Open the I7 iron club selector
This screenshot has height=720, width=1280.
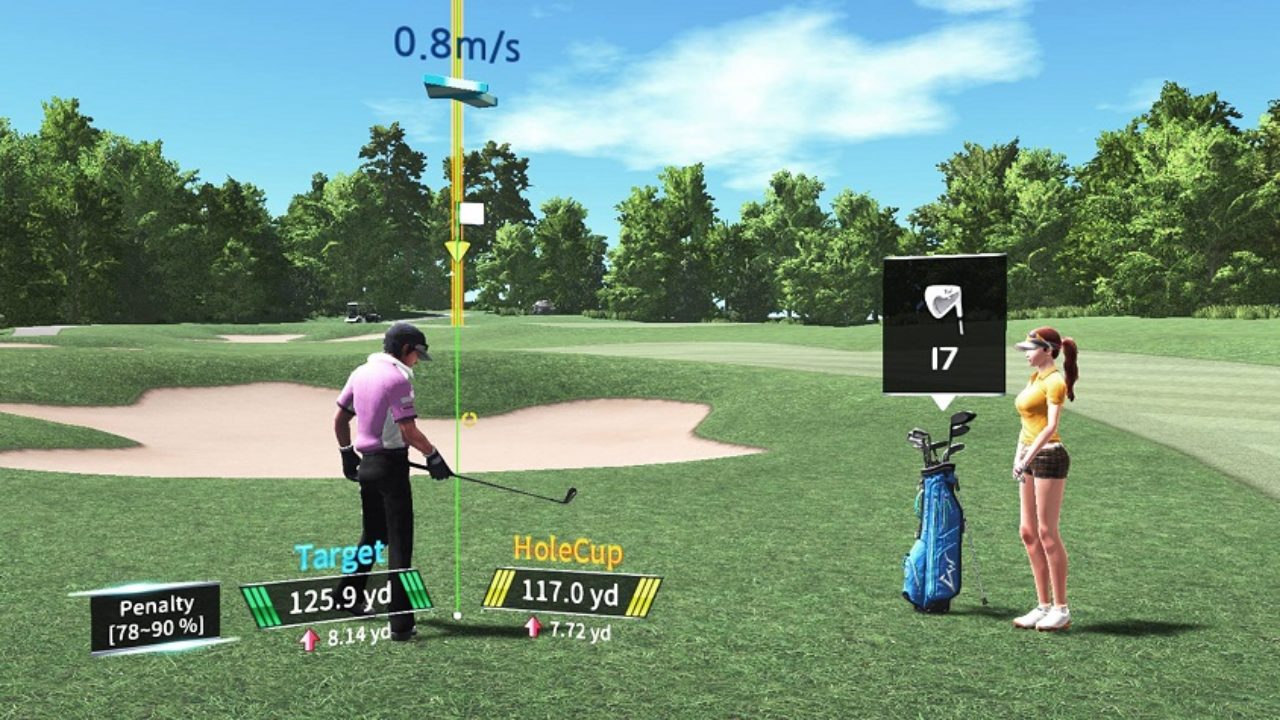pyautogui.click(x=944, y=325)
